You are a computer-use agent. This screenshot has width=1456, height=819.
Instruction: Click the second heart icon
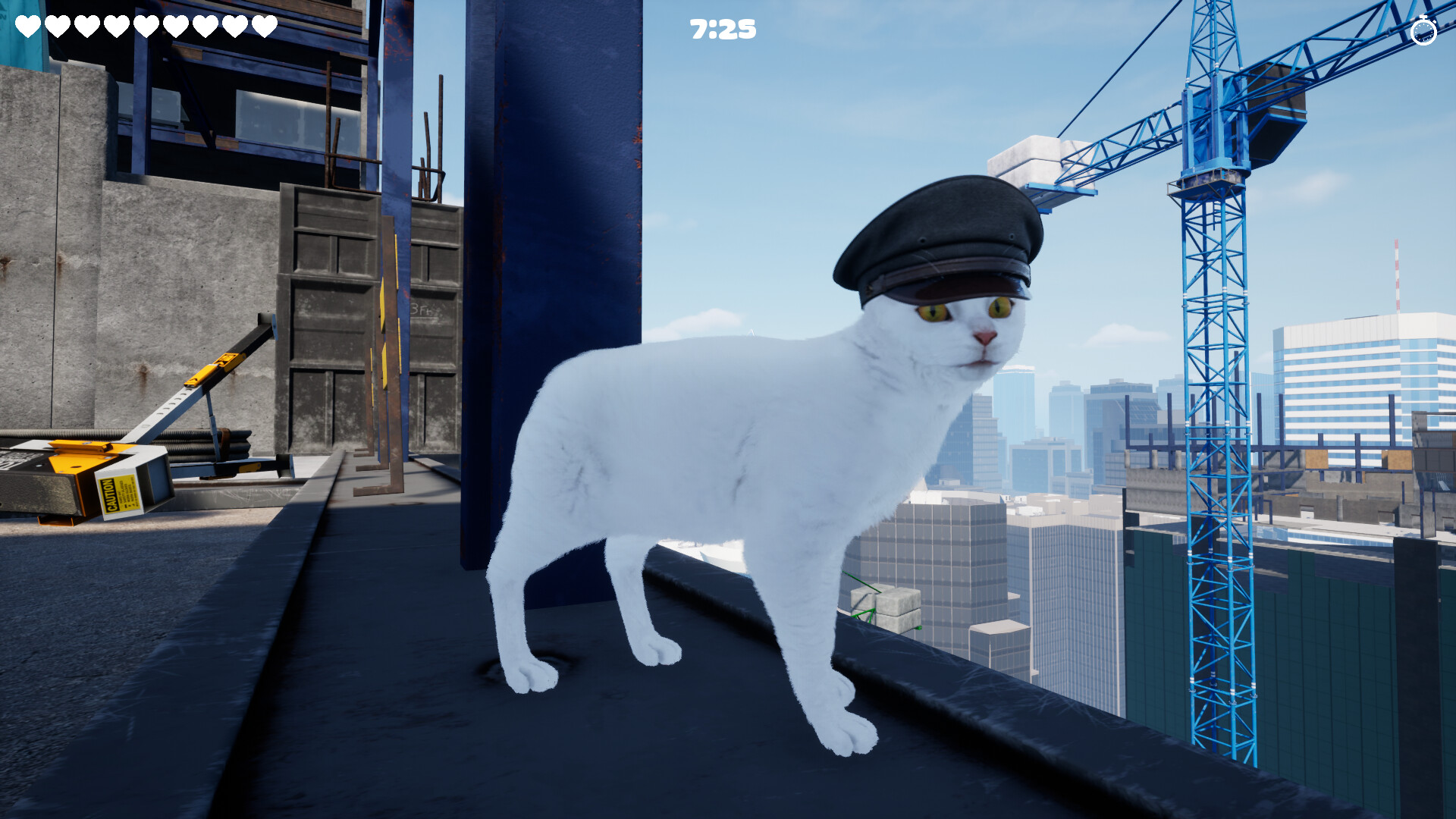56,26
